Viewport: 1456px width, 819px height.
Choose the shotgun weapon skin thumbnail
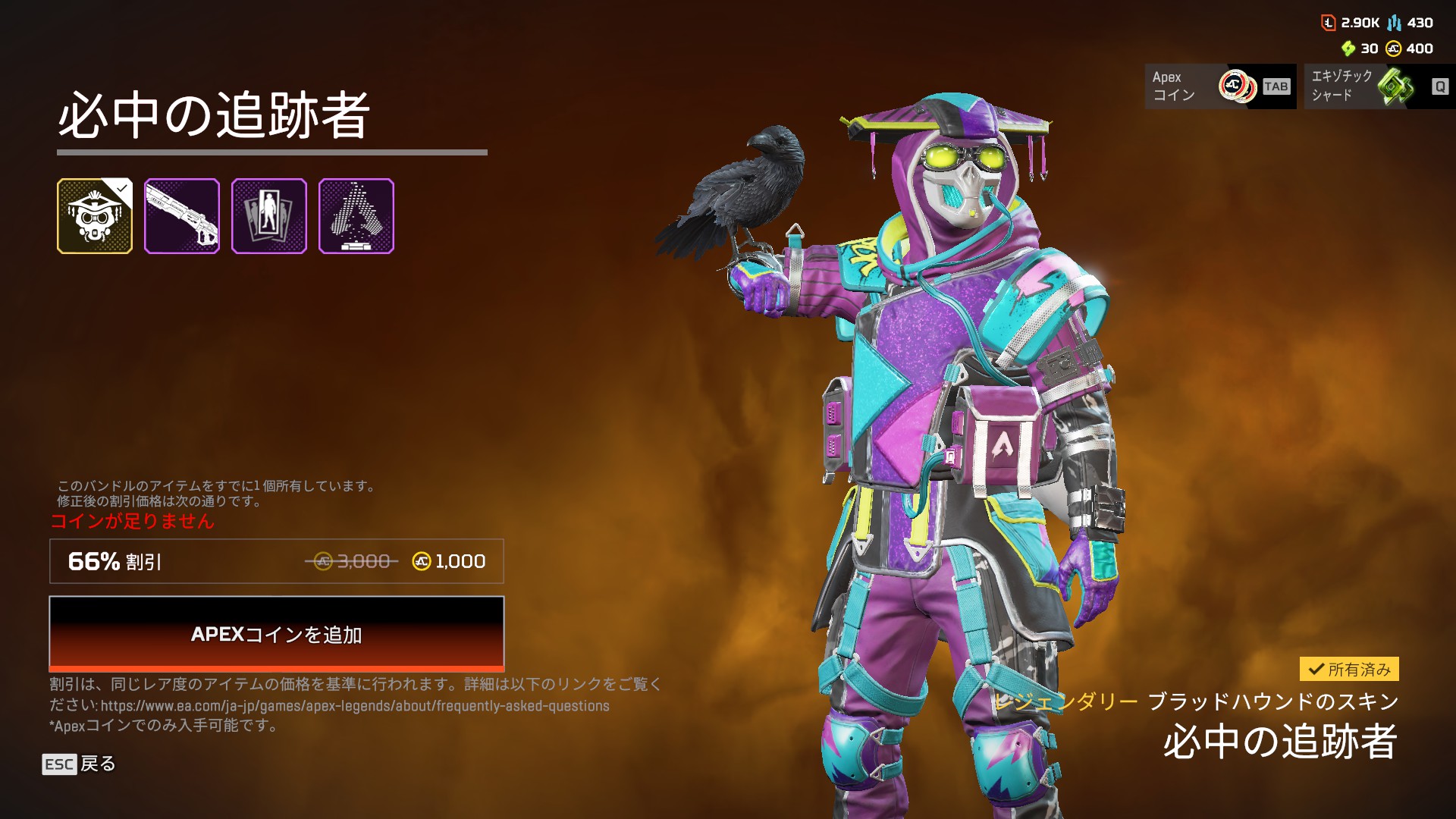pos(182,216)
